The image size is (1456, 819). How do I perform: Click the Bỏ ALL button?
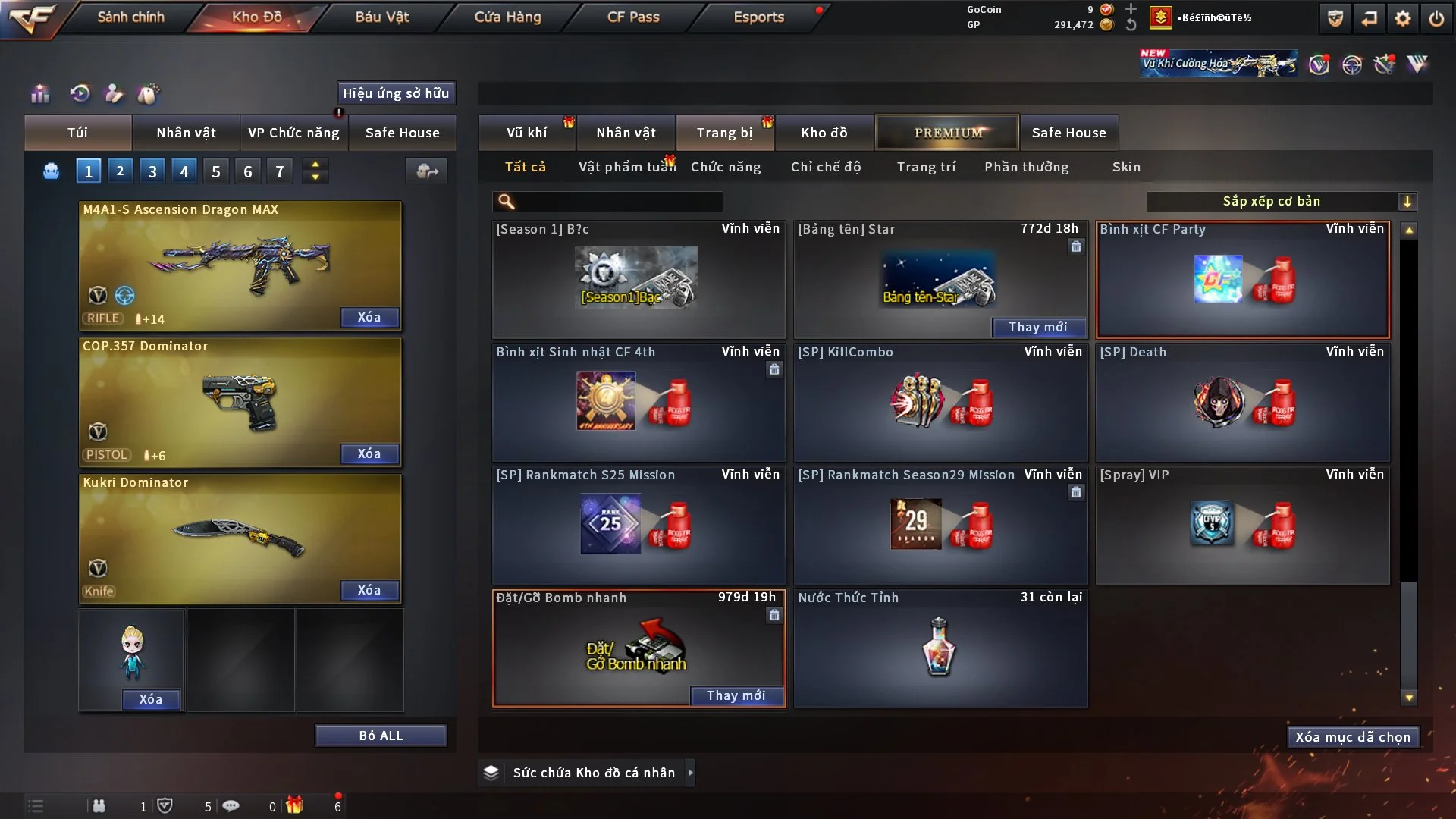(x=381, y=736)
